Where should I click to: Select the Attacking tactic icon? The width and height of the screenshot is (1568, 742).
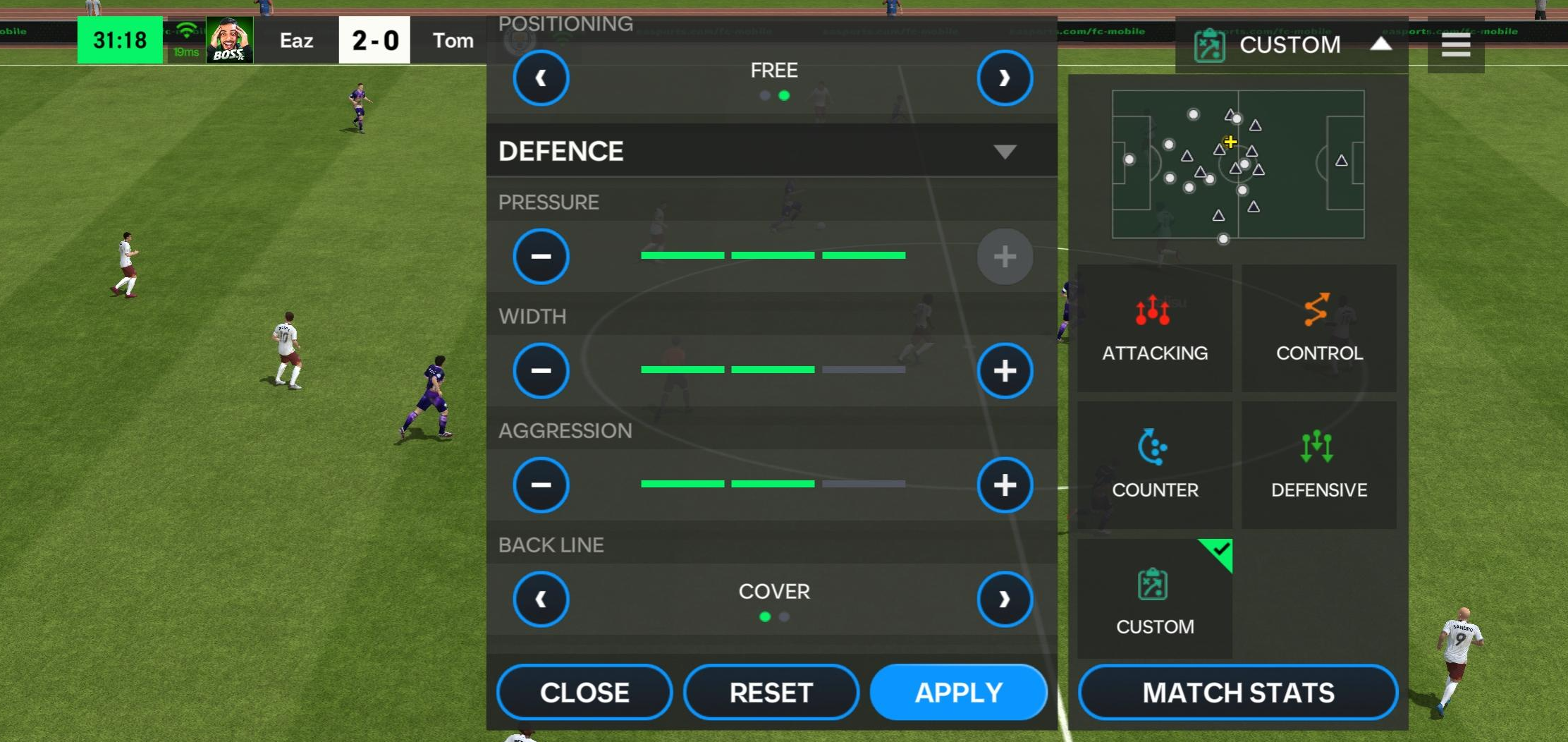pos(1154,328)
